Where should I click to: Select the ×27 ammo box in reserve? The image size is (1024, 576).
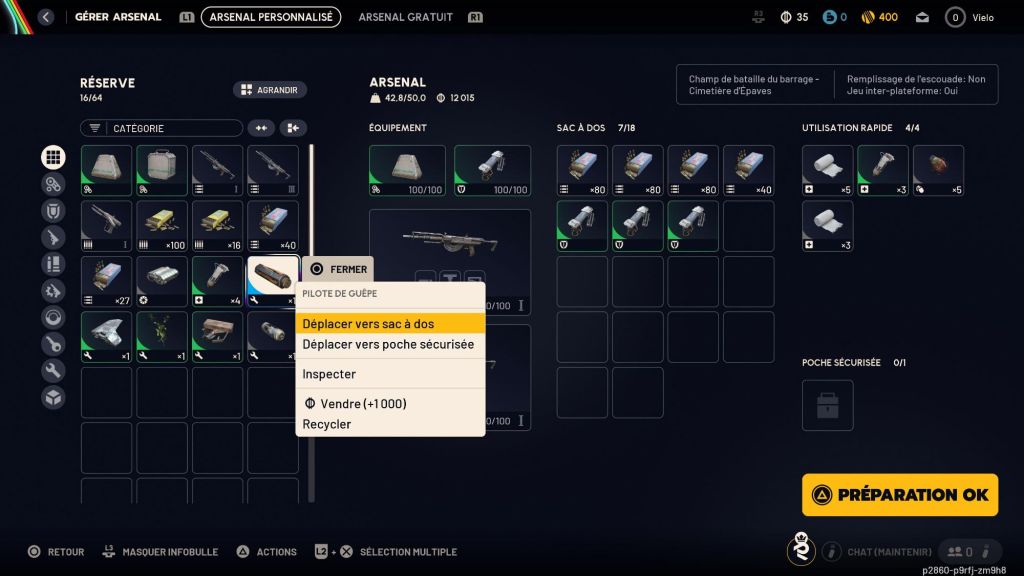tap(106, 282)
